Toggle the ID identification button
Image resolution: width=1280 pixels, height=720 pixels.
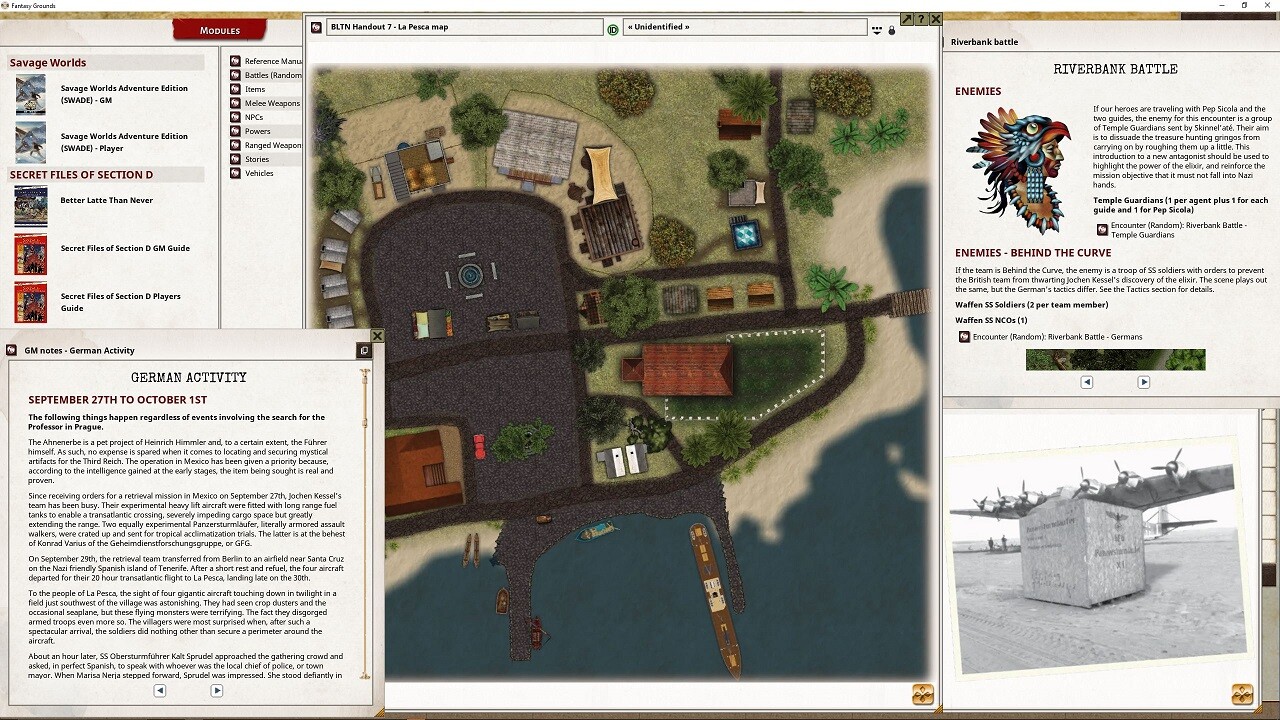[612, 27]
